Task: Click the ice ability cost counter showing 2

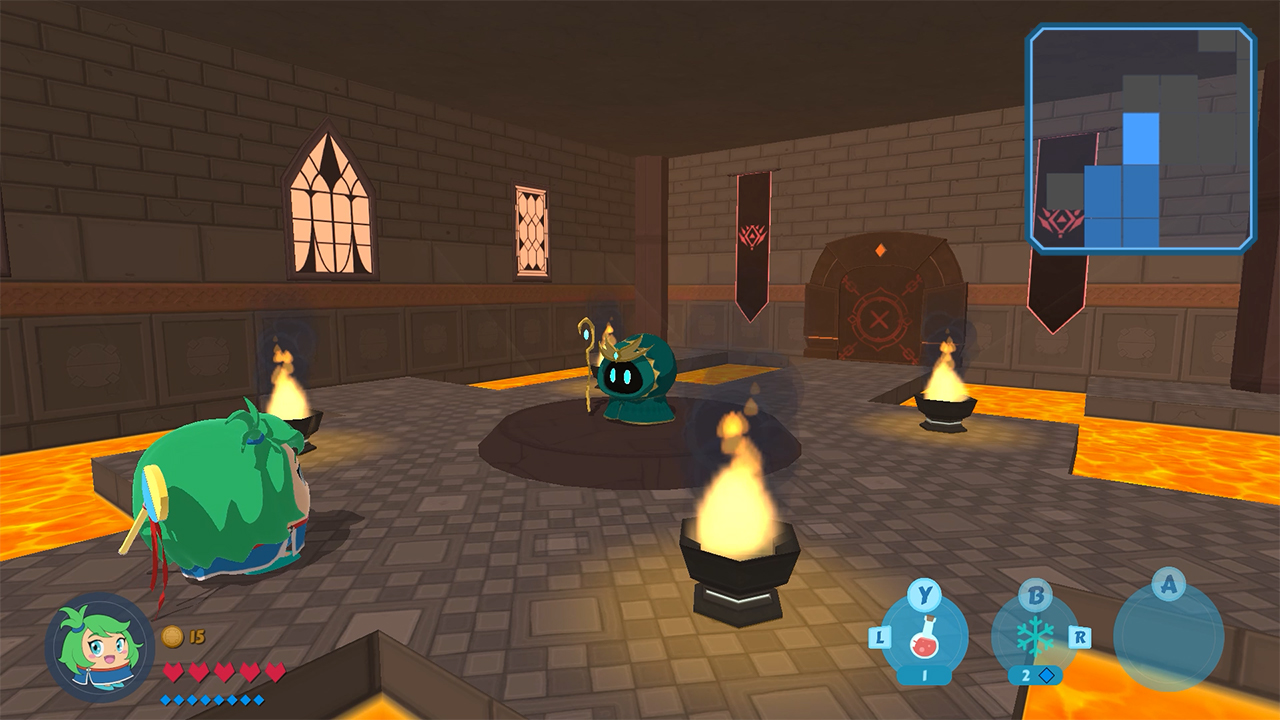Action: tap(1026, 674)
